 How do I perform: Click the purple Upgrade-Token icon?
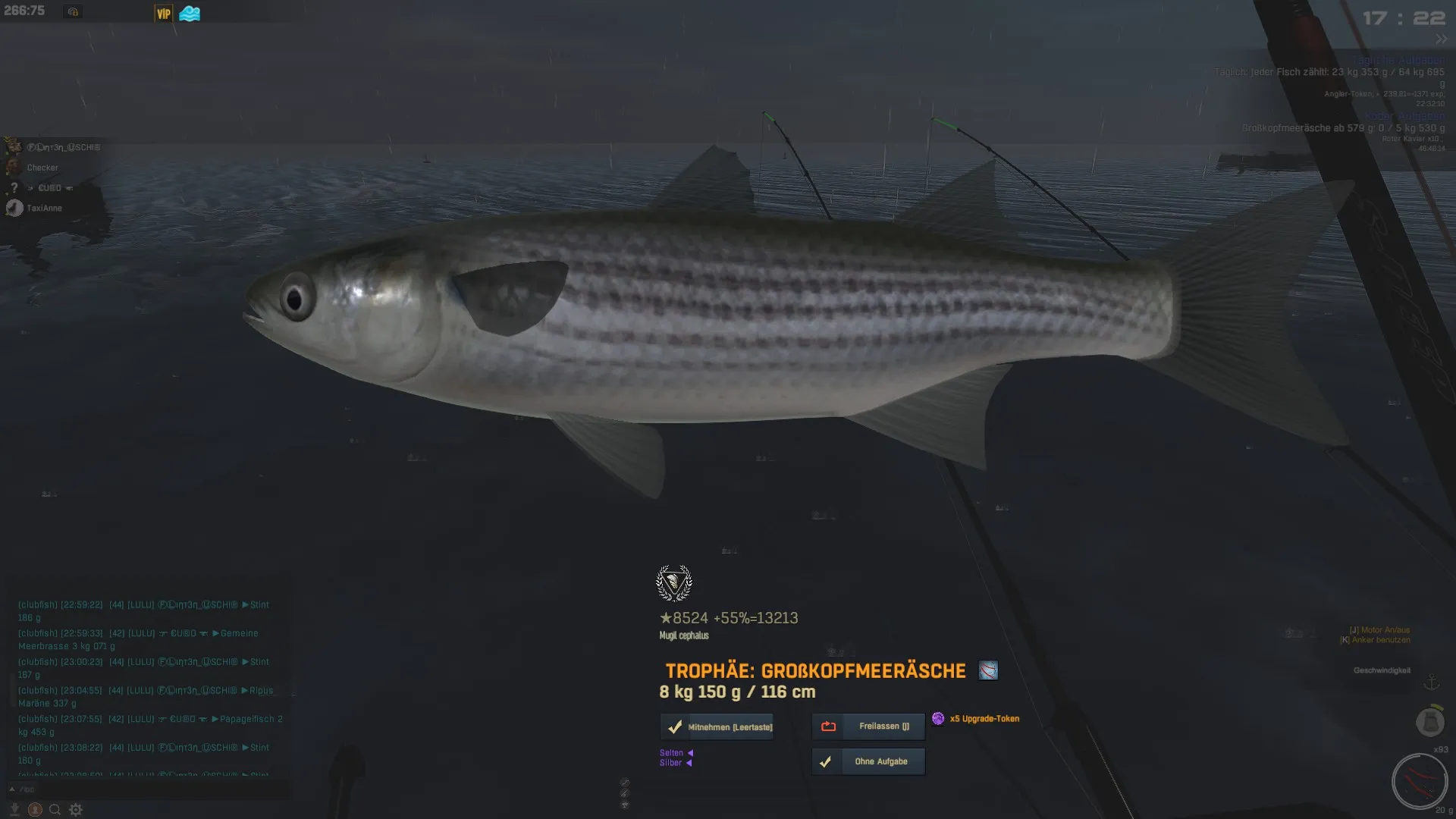(x=938, y=718)
